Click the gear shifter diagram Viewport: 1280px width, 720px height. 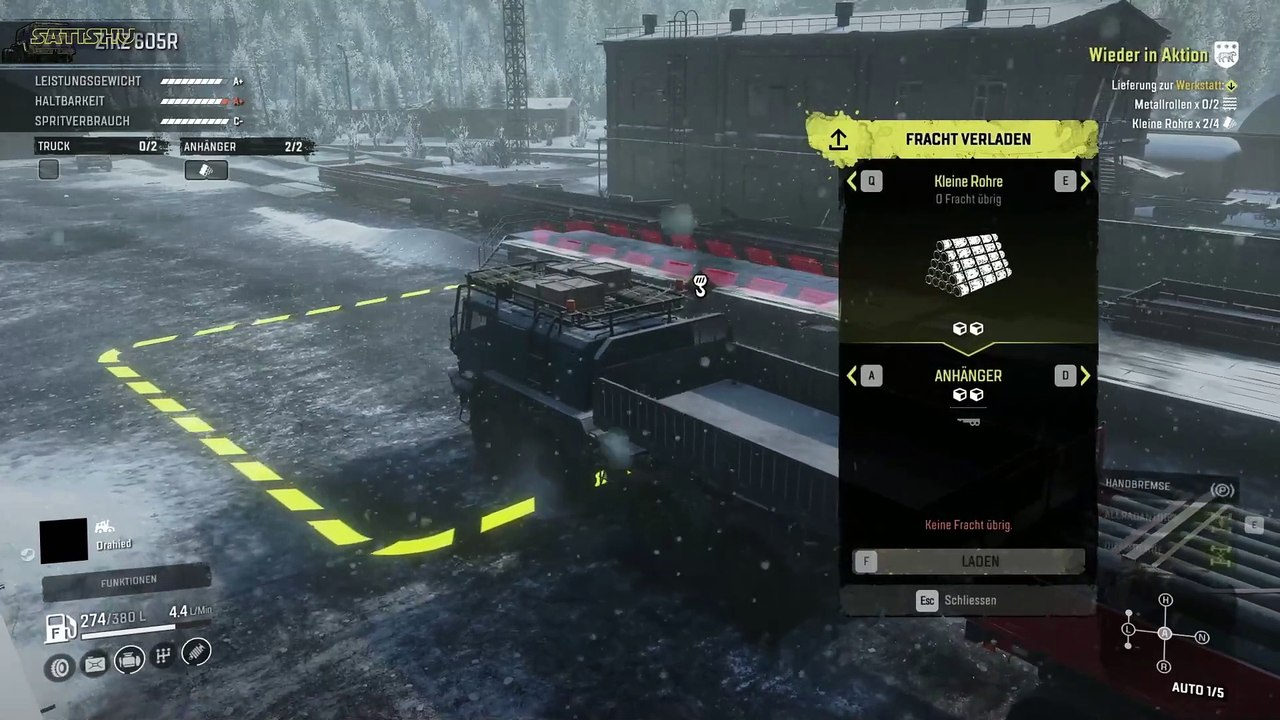[x=1165, y=633]
